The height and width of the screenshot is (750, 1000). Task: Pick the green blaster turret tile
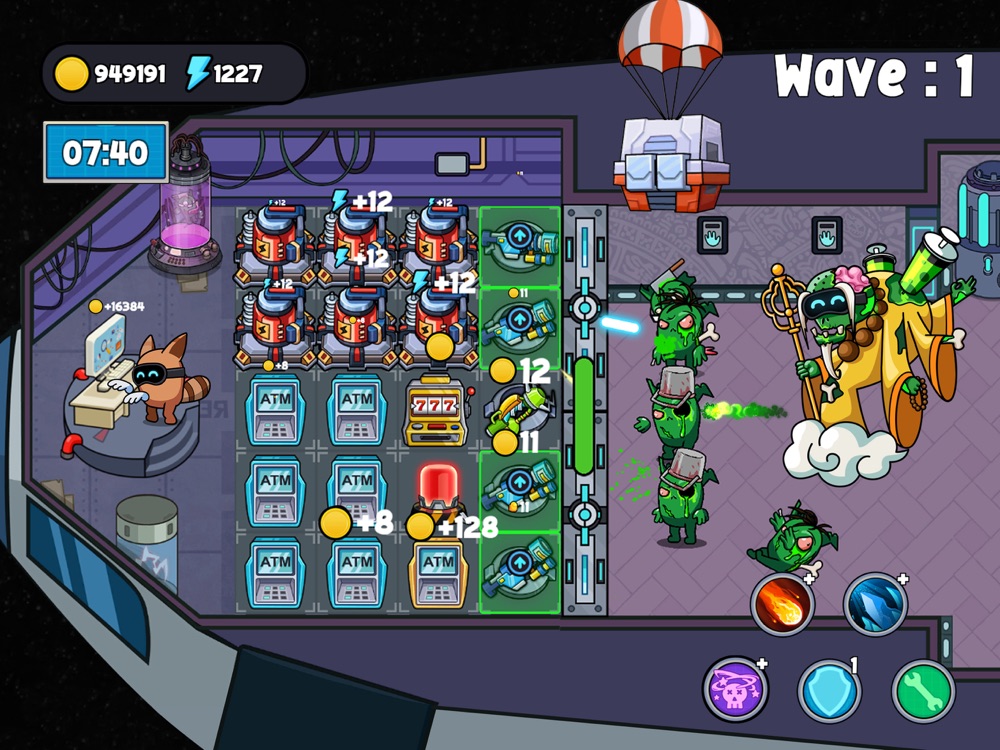pyautogui.click(x=518, y=410)
